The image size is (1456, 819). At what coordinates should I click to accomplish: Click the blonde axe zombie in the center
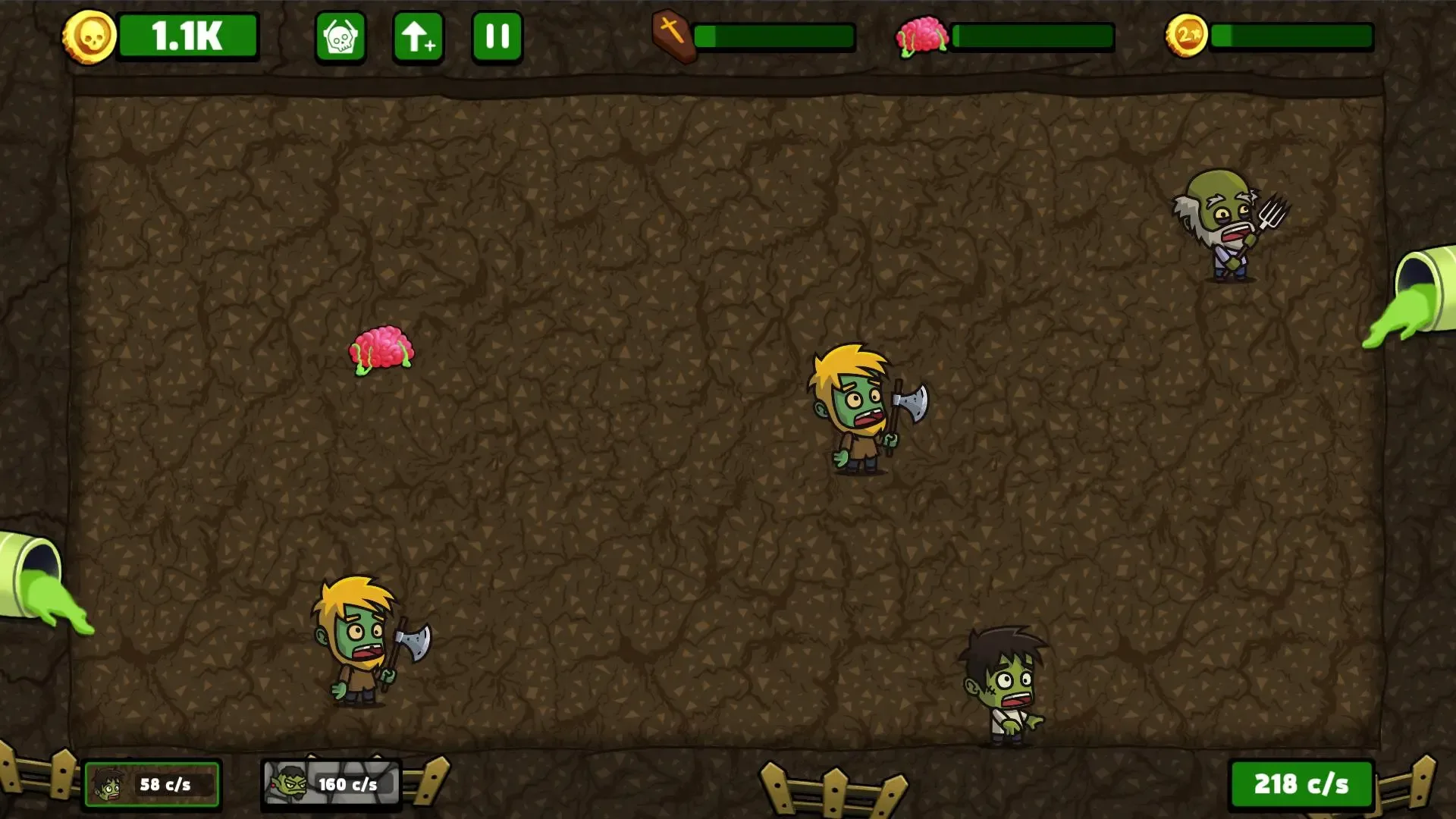(857, 409)
